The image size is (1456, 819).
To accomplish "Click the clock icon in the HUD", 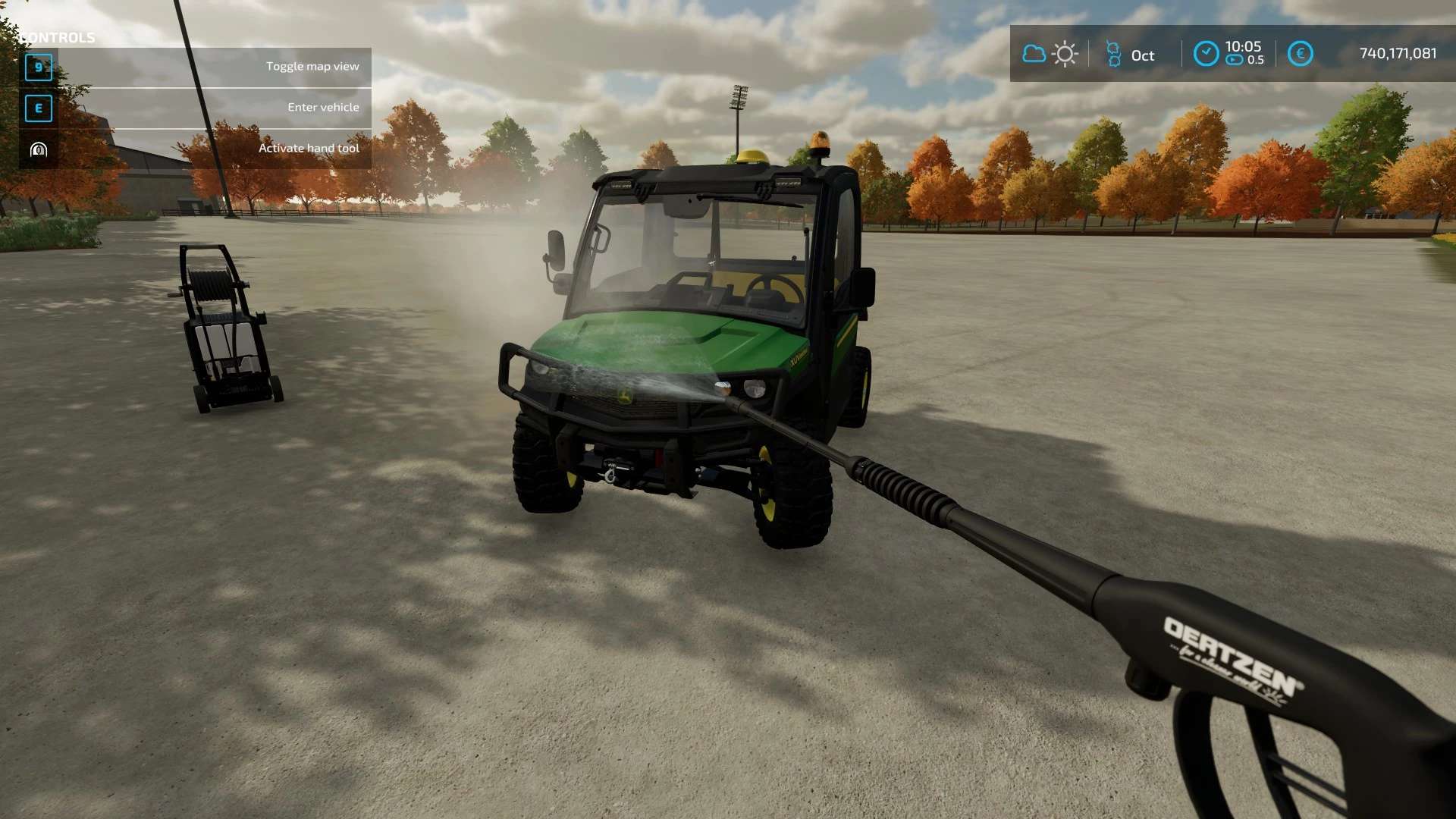I will point(1206,54).
